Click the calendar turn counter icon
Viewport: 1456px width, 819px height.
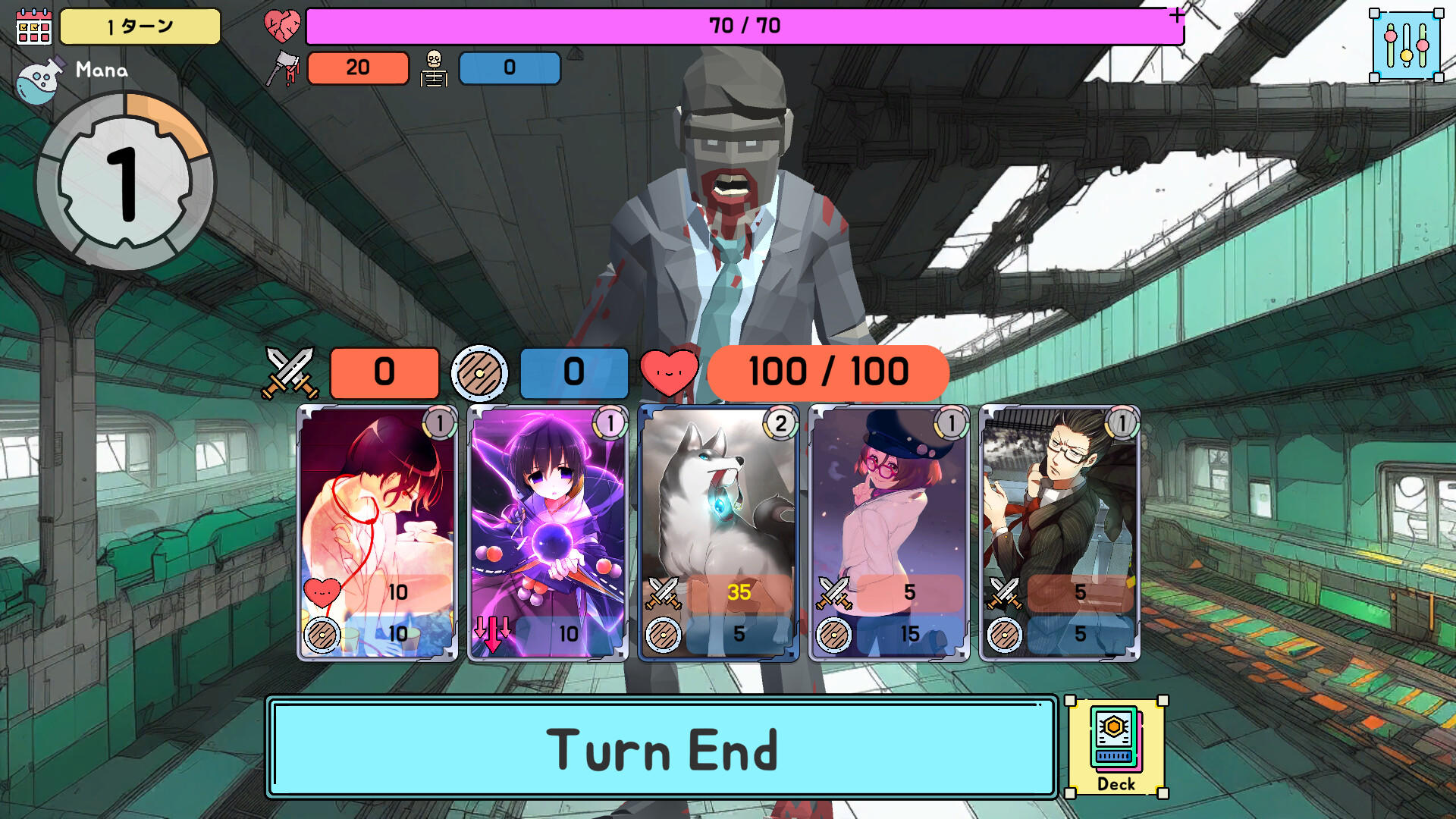33,29
